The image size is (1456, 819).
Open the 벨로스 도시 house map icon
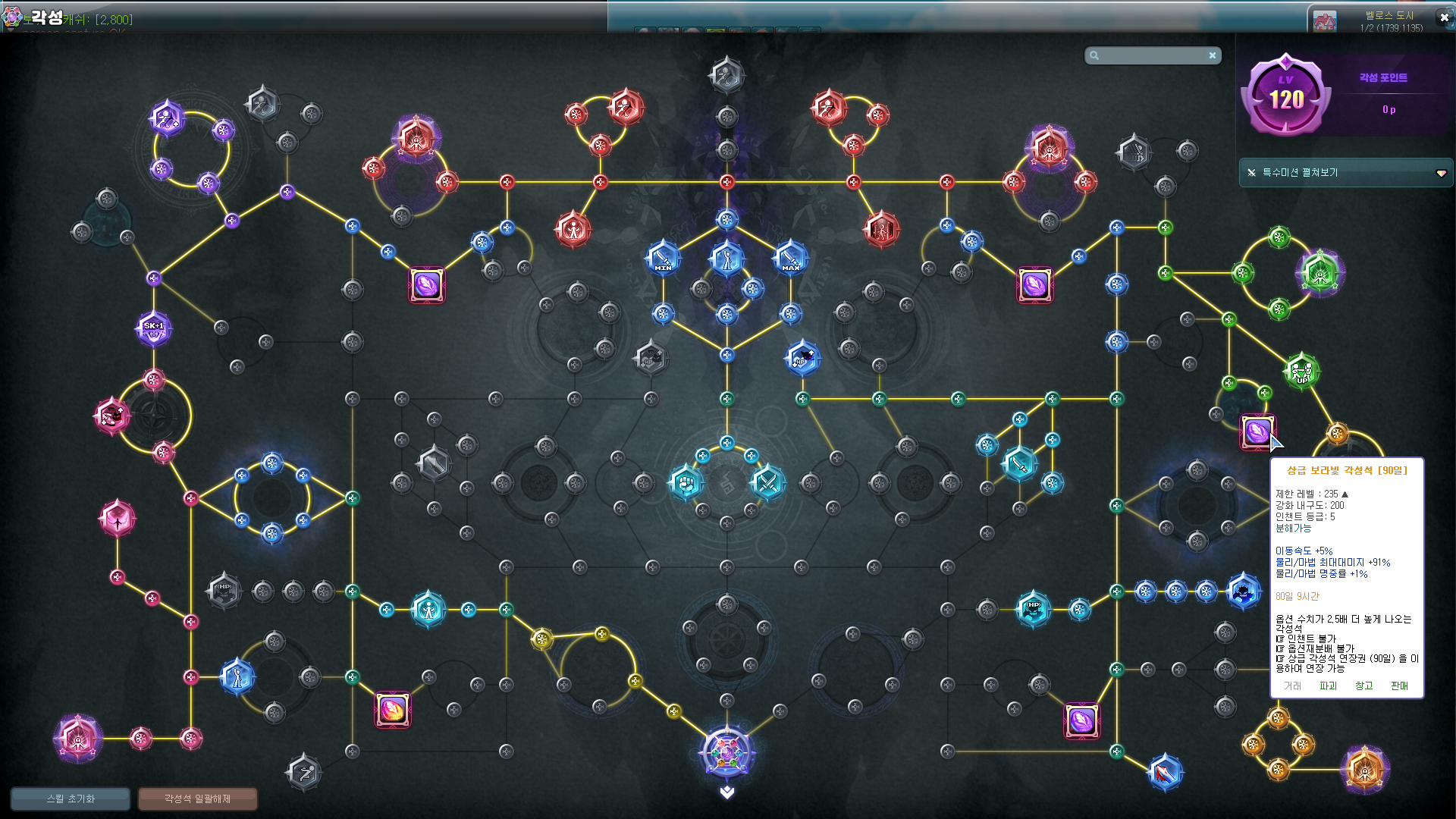pyautogui.click(x=1324, y=20)
